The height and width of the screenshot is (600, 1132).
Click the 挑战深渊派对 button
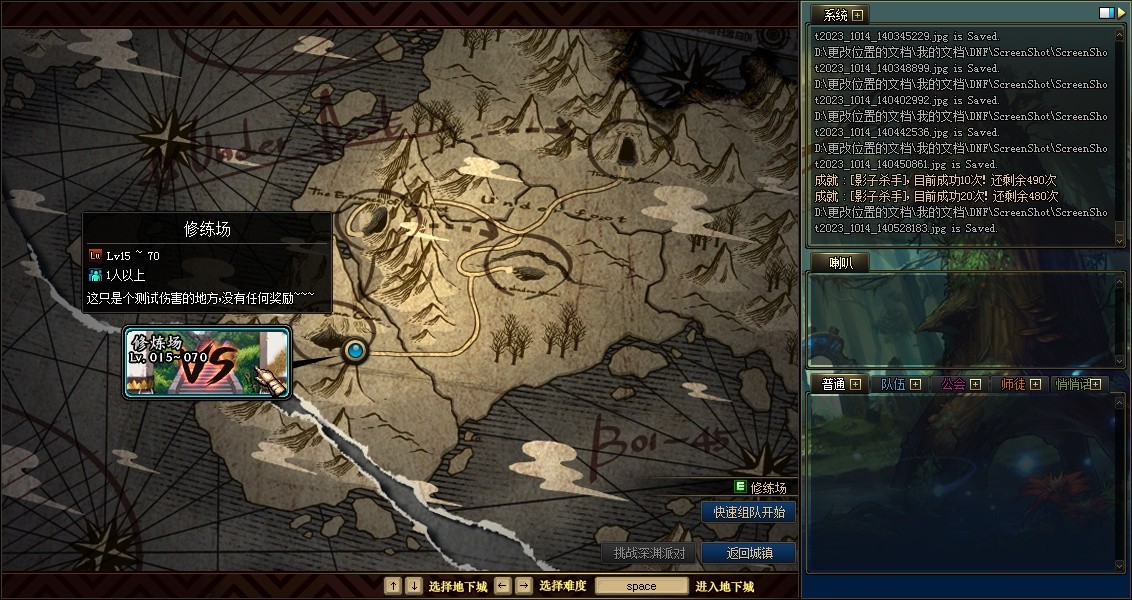click(649, 553)
